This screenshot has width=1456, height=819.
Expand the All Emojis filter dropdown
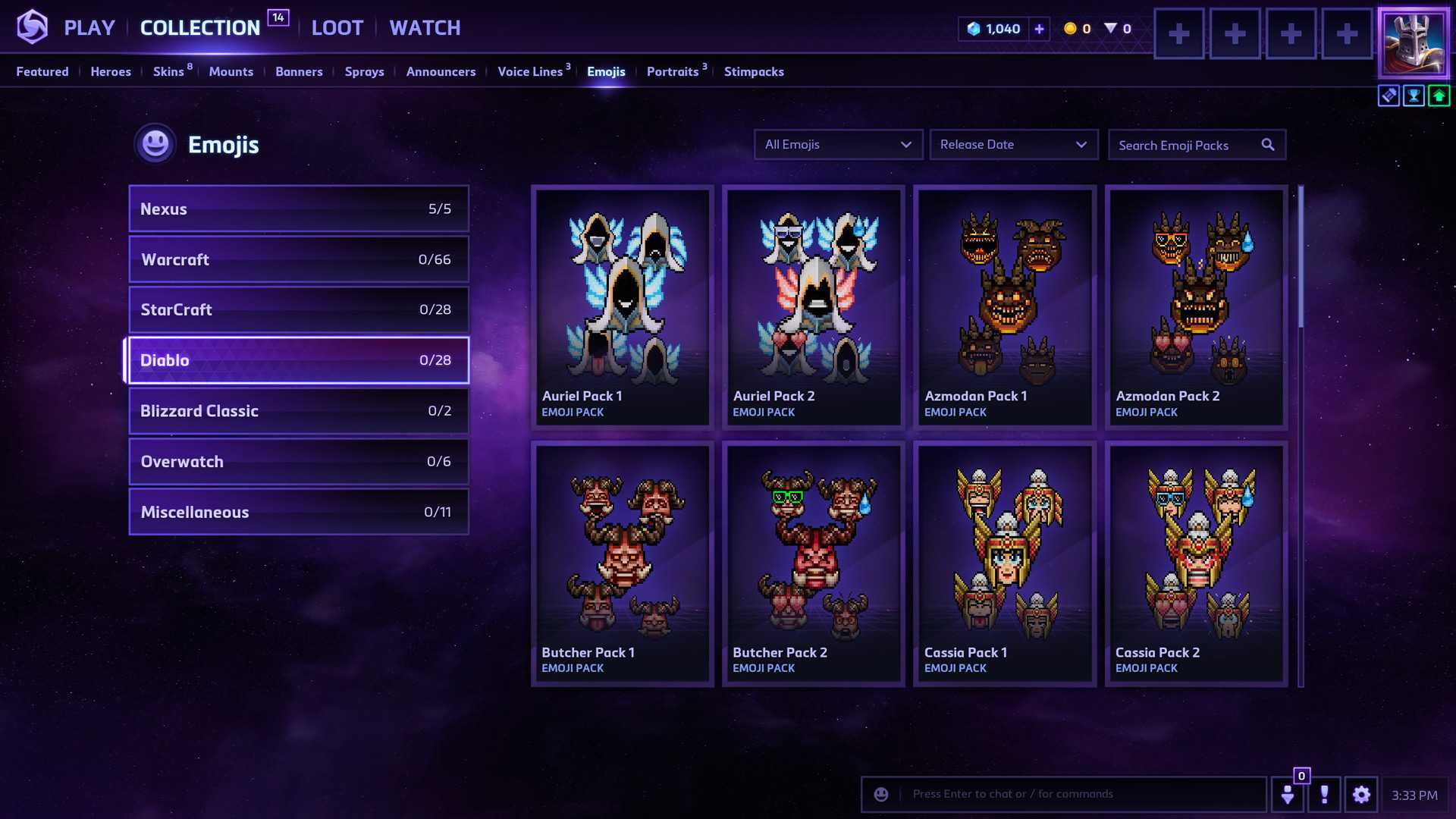(x=838, y=144)
